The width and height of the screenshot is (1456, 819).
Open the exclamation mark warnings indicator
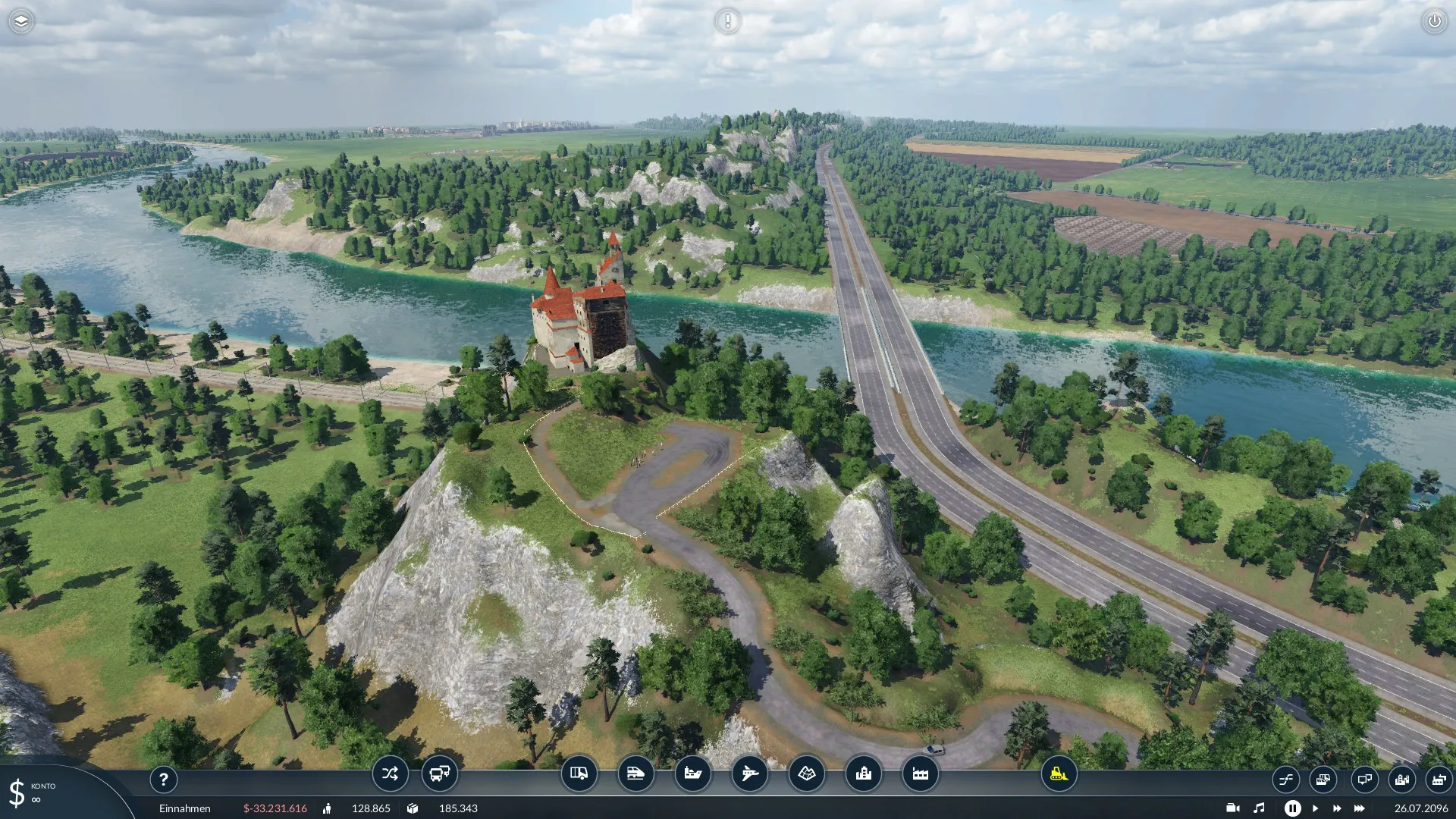[727, 21]
